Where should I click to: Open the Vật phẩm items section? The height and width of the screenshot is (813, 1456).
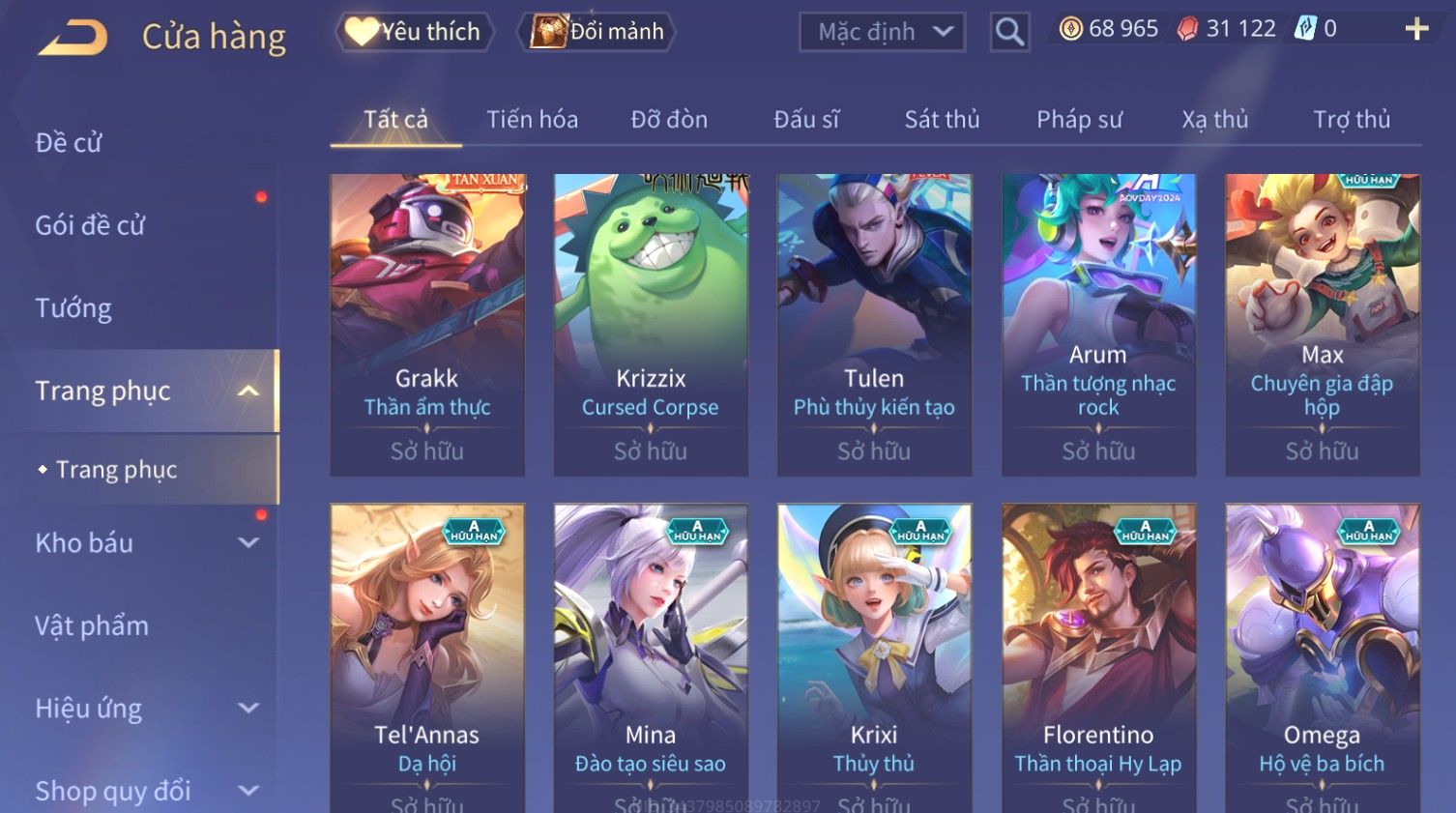92,626
